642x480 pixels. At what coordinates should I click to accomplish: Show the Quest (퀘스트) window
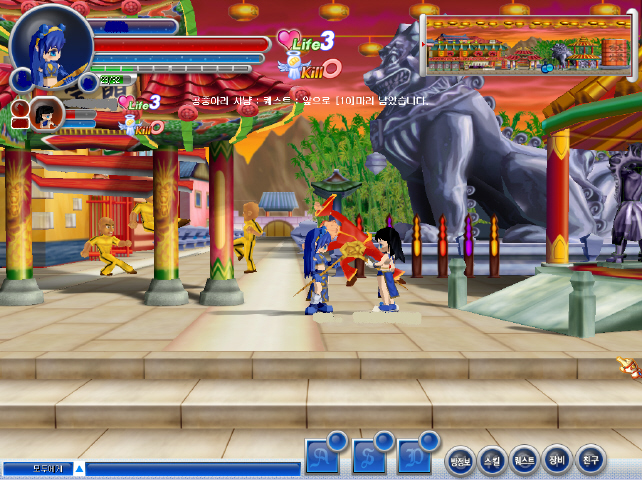[525, 459]
